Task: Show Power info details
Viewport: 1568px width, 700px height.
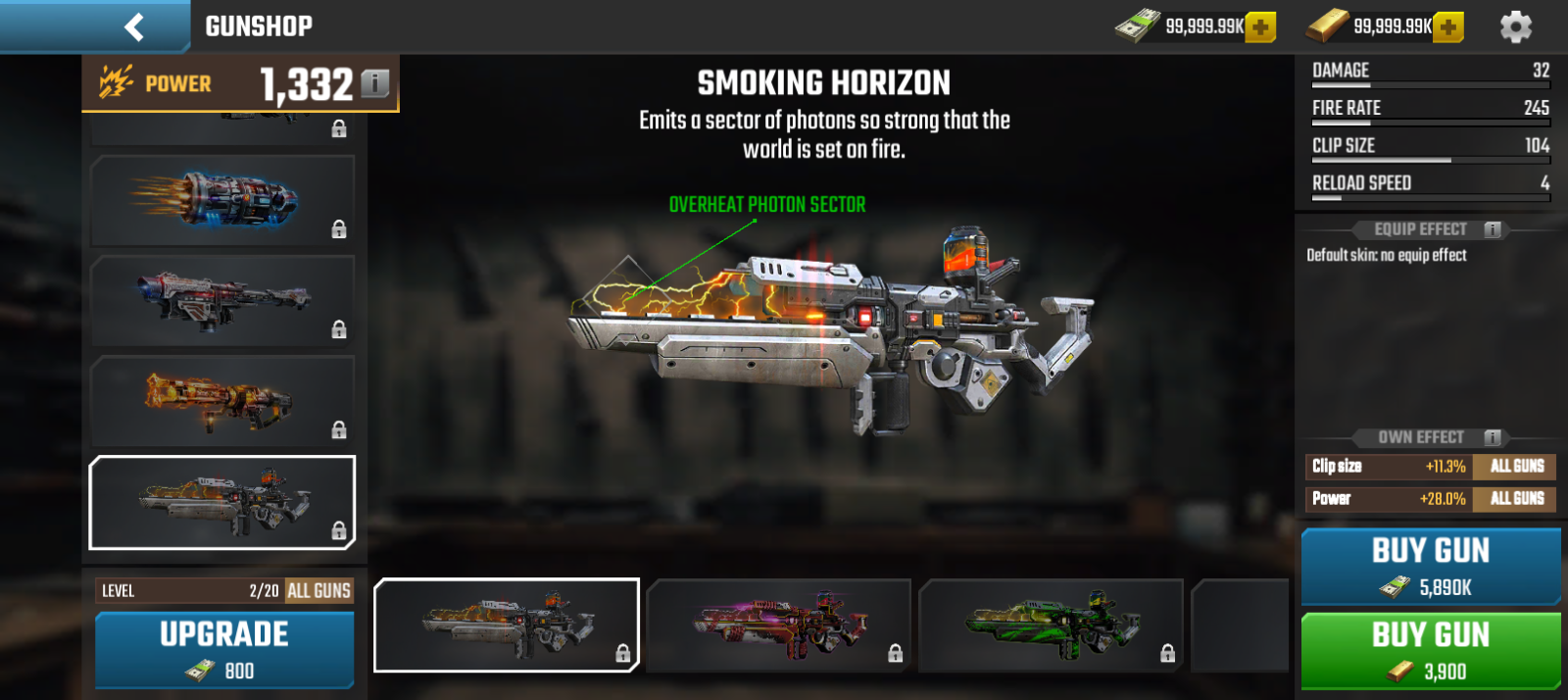Action: click(x=374, y=84)
